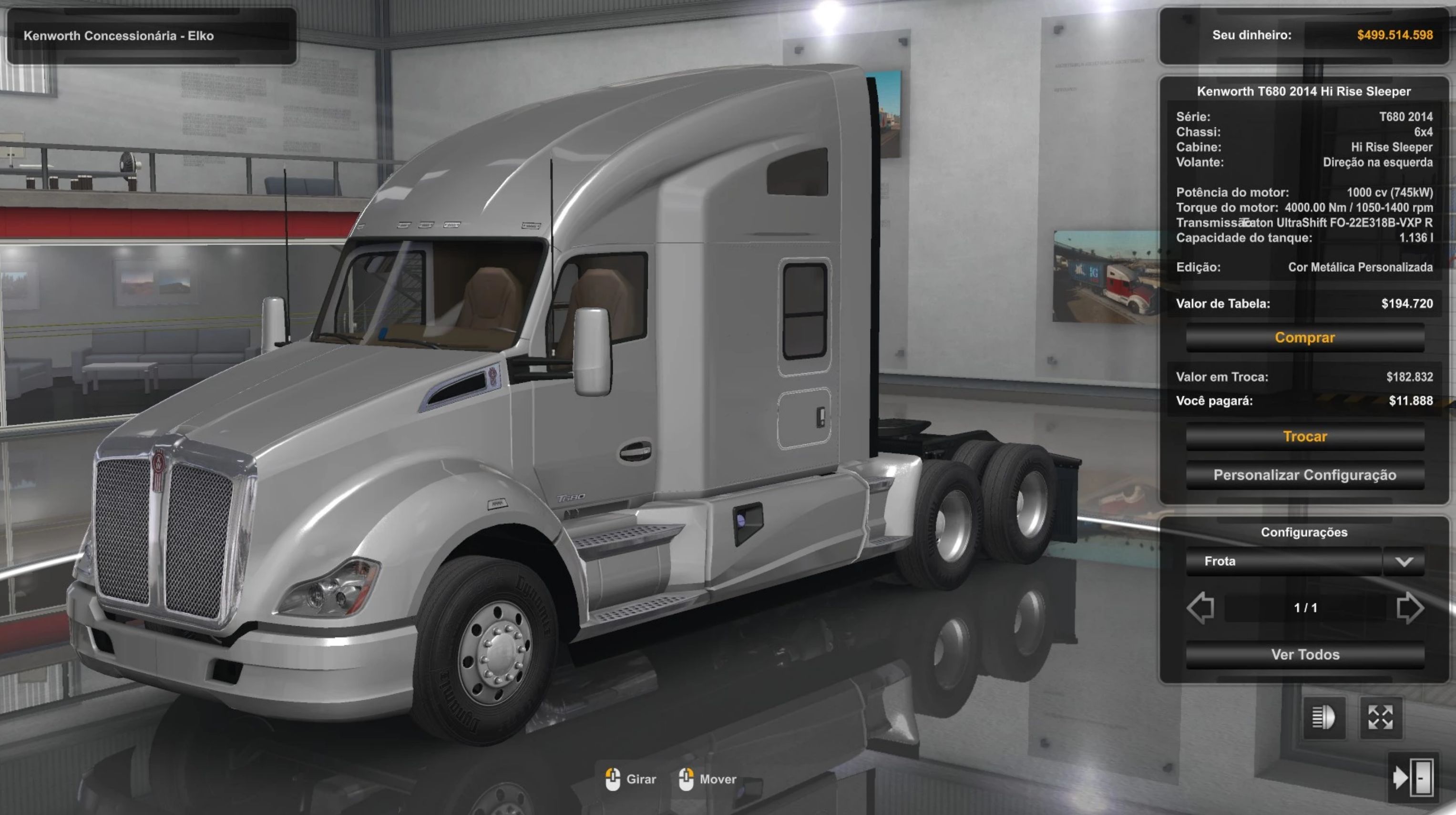Viewport: 1456px width, 815px height.
Task: Toggle the truck headlights icon
Action: tap(1323, 718)
